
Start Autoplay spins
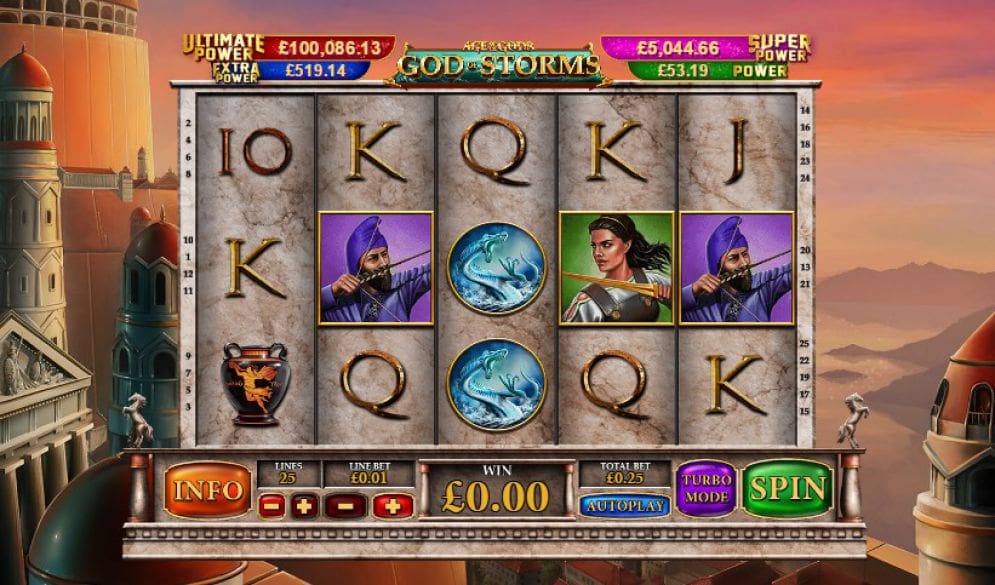[x=624, y=506]
